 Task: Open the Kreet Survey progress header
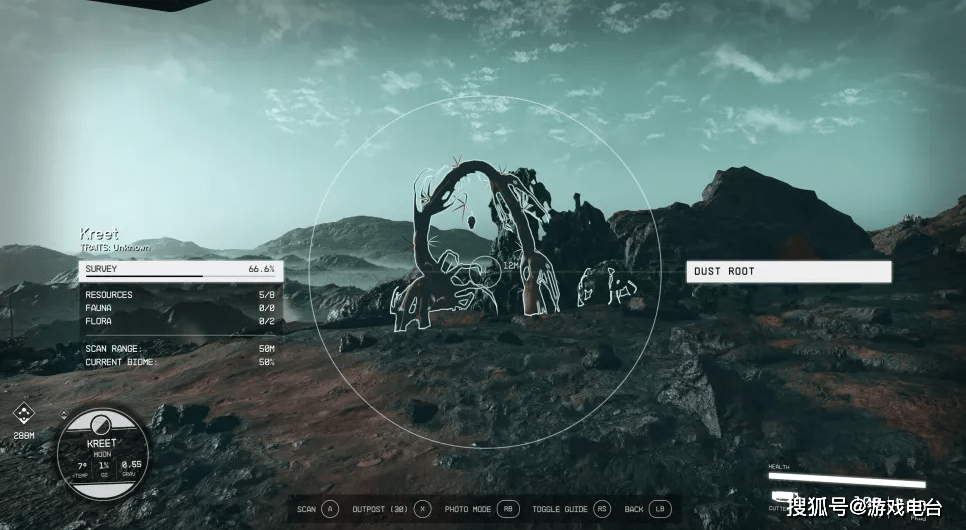pyautogui.click(x=180, y=270)
